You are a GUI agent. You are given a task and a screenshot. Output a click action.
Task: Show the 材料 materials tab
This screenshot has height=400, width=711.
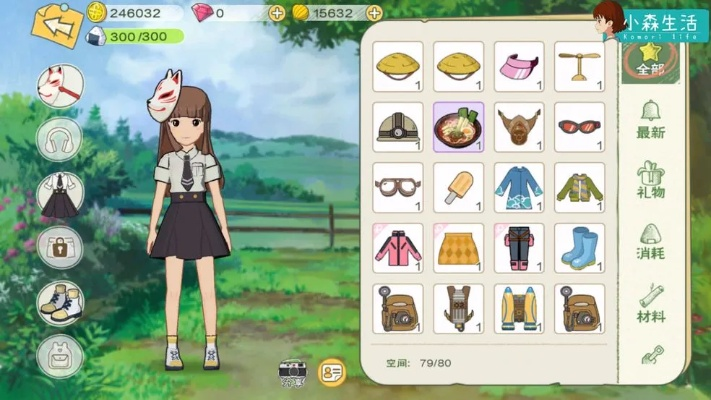click(651, 303)
